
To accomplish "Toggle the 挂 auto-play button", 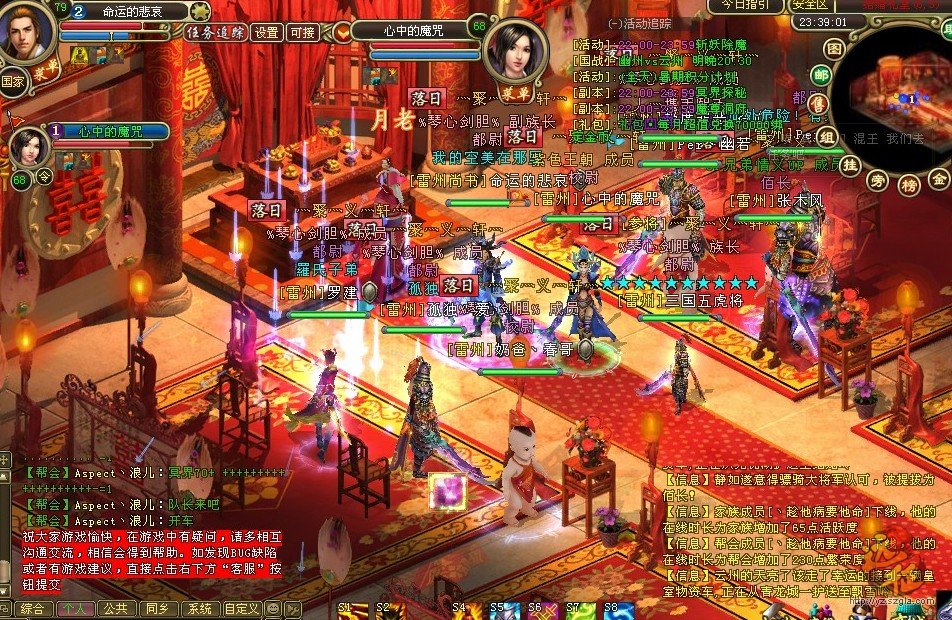I will pyautogui.click(x=850, y=164).
